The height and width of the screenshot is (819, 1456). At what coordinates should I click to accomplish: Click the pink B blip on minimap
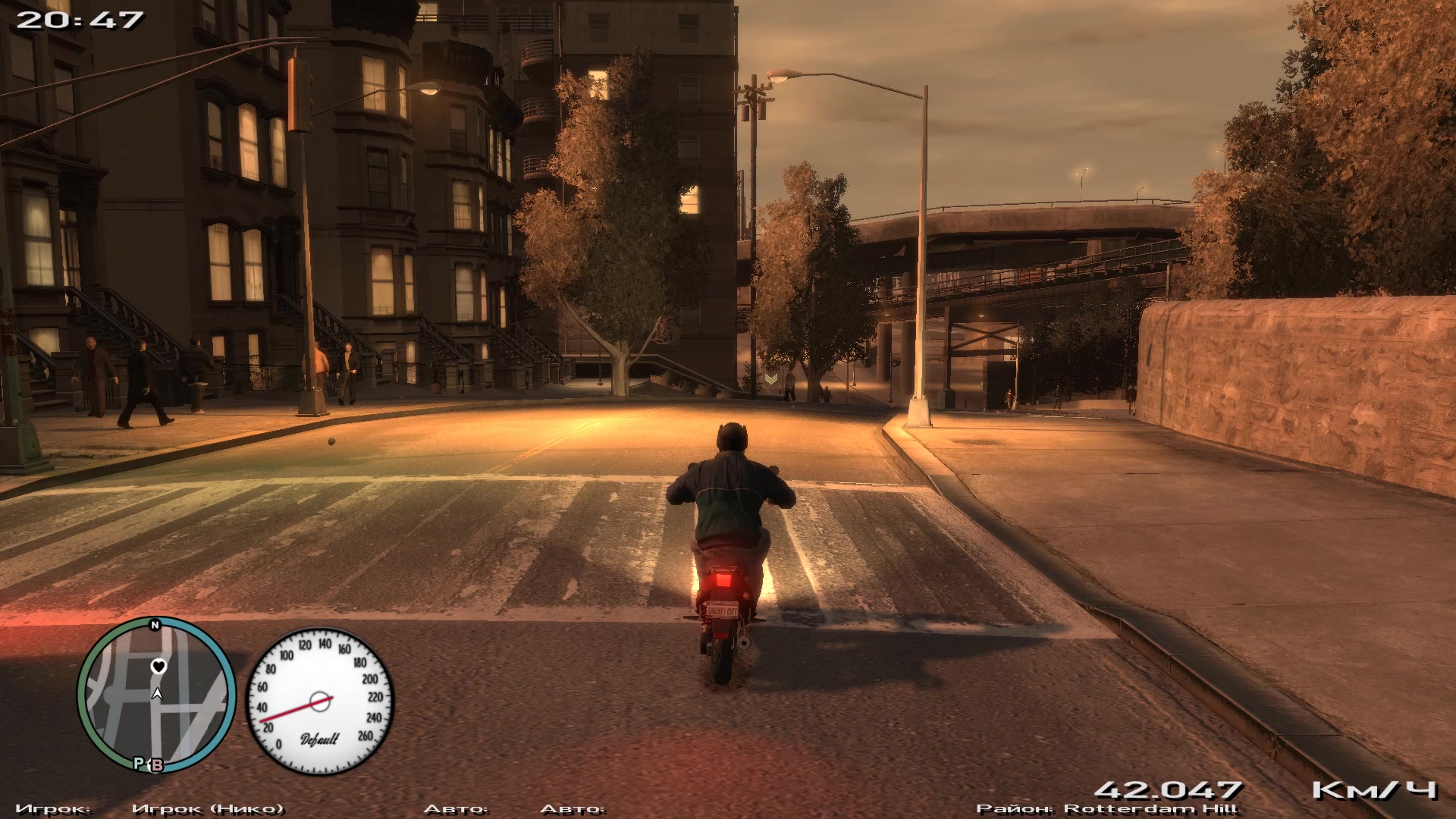(157, 765)
